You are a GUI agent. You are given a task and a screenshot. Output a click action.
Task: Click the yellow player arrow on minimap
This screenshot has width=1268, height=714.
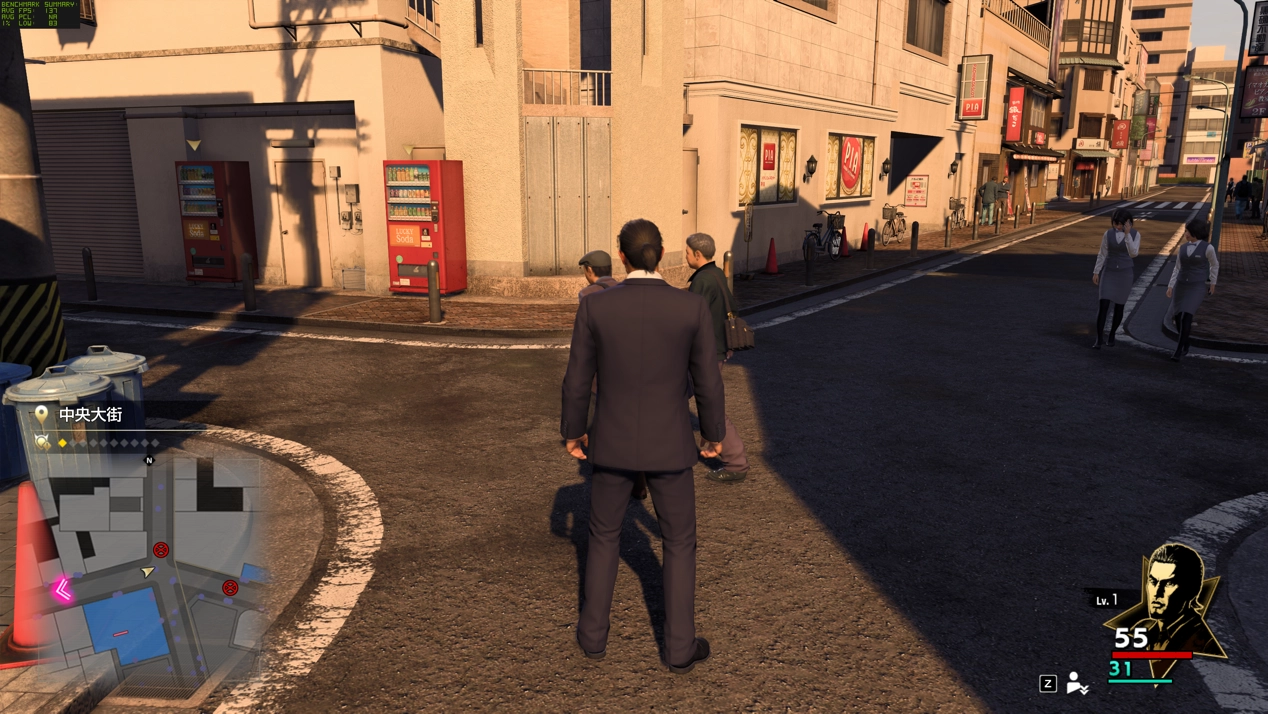coord(148,571)
